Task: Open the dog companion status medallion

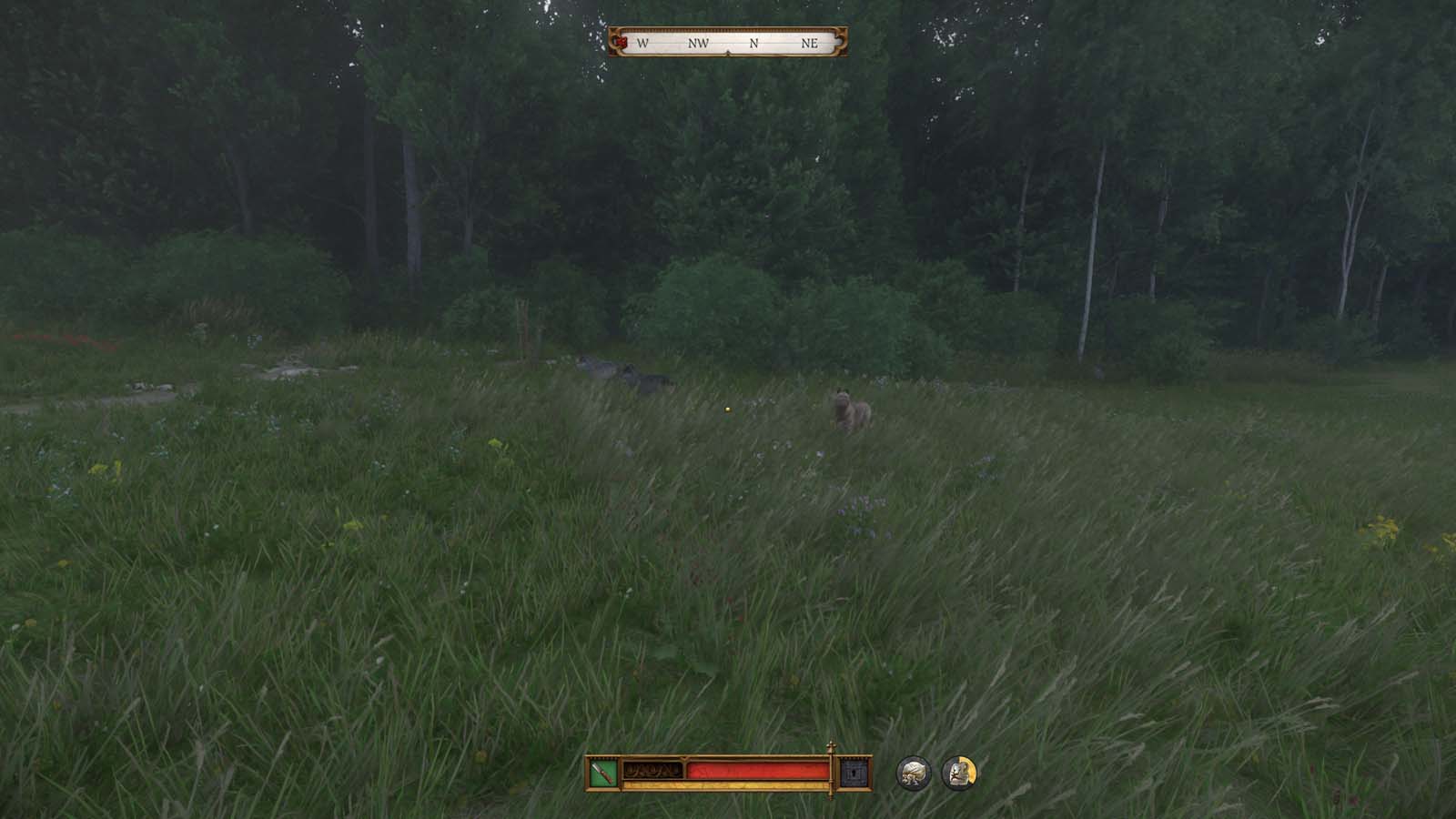Action: [x=913, y=772]
